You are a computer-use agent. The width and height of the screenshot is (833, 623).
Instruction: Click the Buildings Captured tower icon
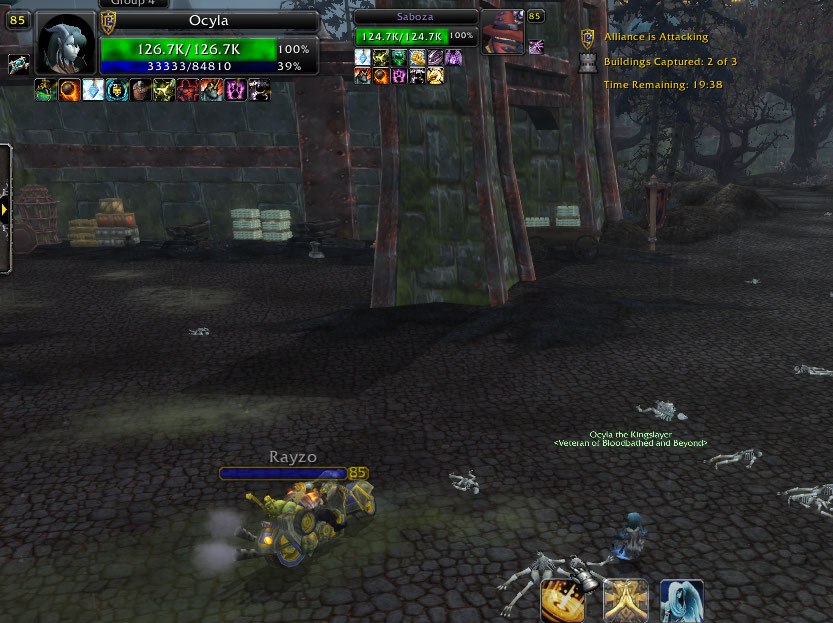coord(588,62)
